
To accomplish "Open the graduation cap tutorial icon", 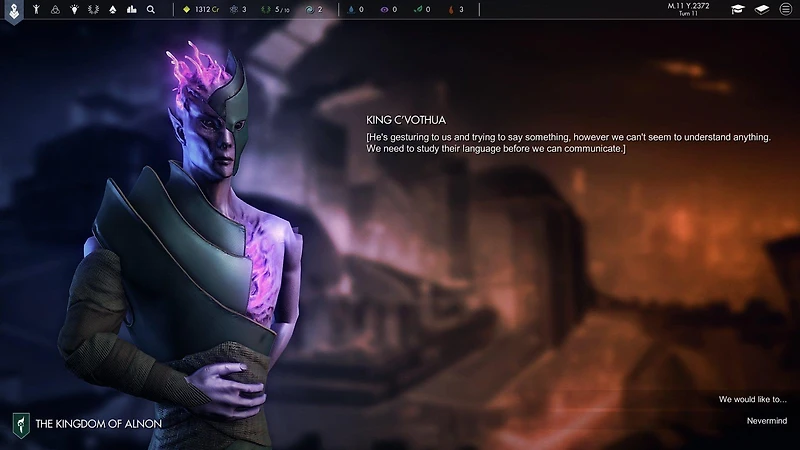I will pyautogui.click(x=738, y=9).
